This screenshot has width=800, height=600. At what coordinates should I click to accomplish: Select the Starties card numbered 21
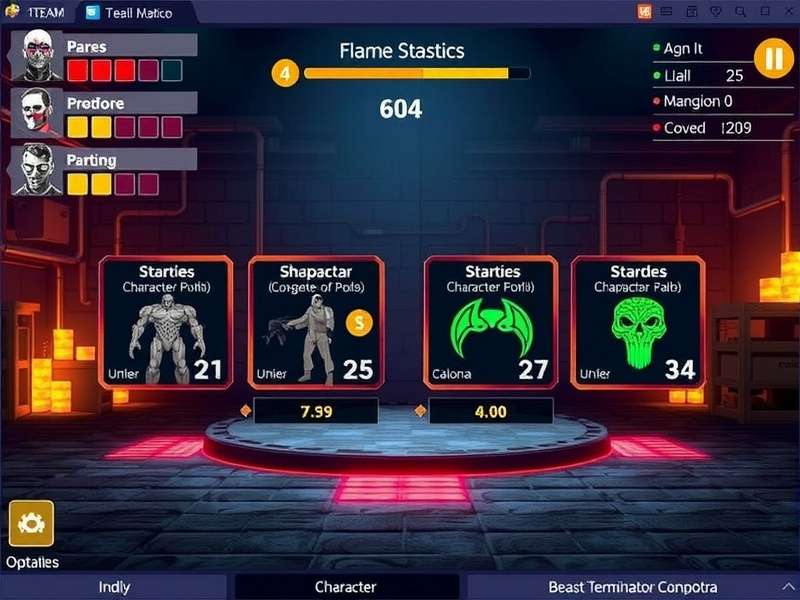(x=166, y=322)
